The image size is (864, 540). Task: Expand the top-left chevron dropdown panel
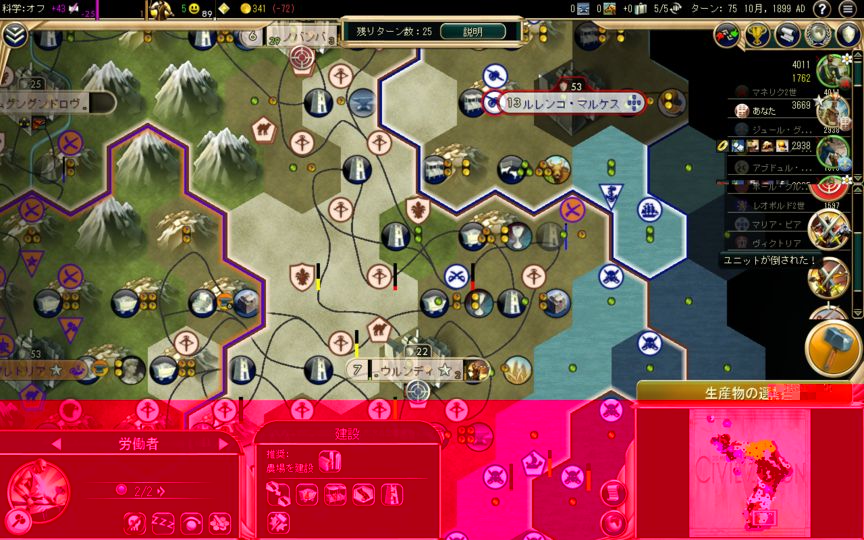(14, 36)
